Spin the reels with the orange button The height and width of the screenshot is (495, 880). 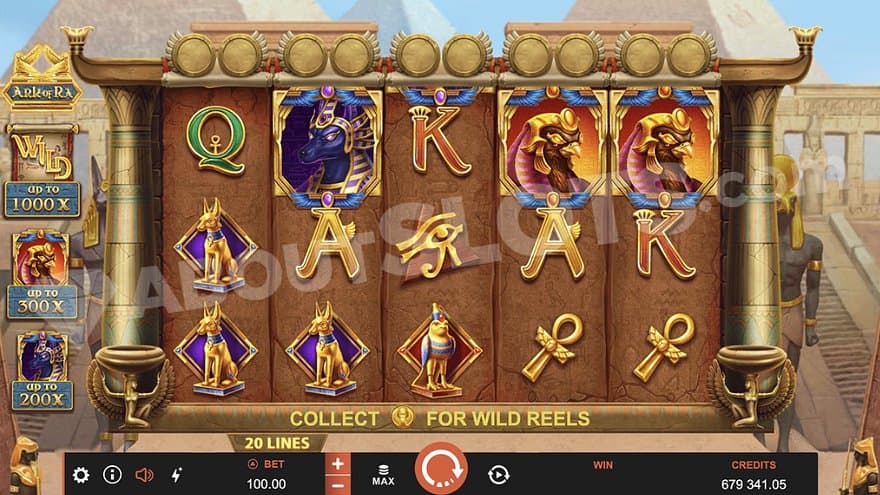(441, 471)
